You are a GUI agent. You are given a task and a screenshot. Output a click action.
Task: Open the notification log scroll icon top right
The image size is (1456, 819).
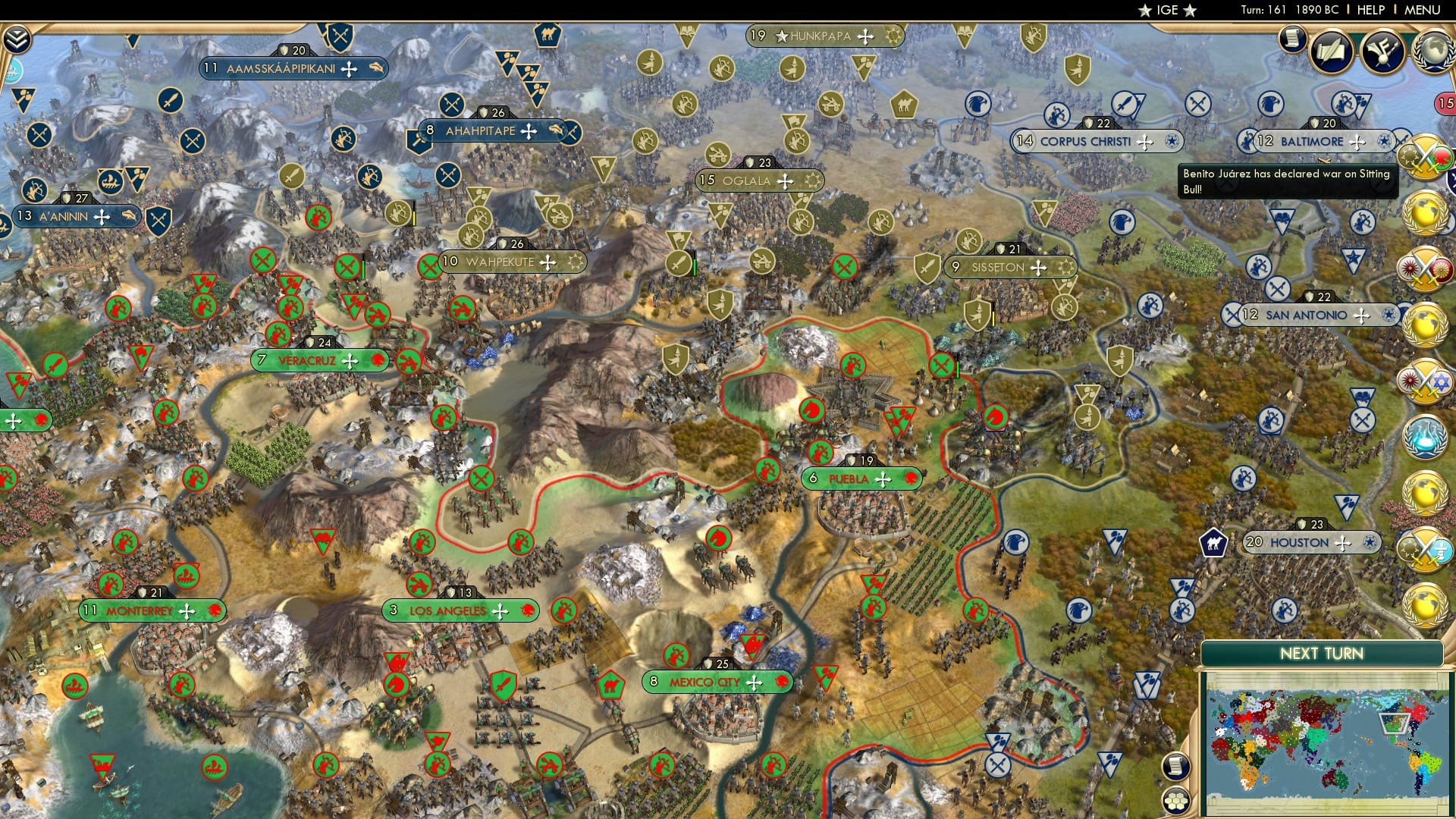point(1292,39)
